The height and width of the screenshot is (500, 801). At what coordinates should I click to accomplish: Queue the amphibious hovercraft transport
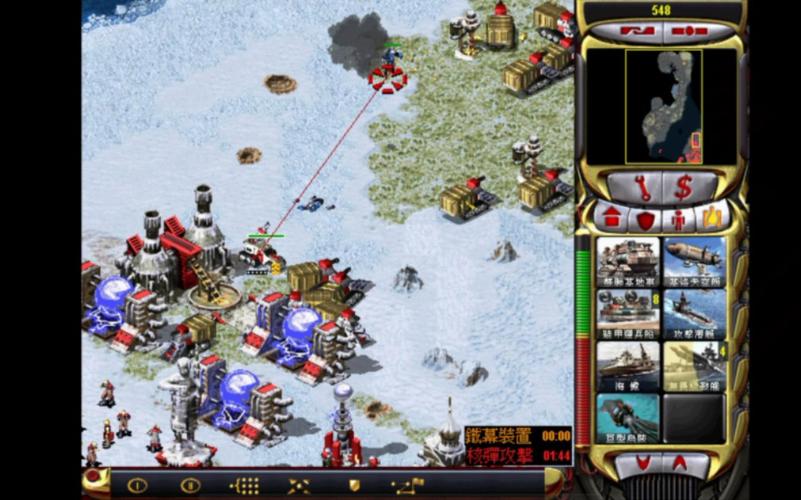[x=628, y=314]
